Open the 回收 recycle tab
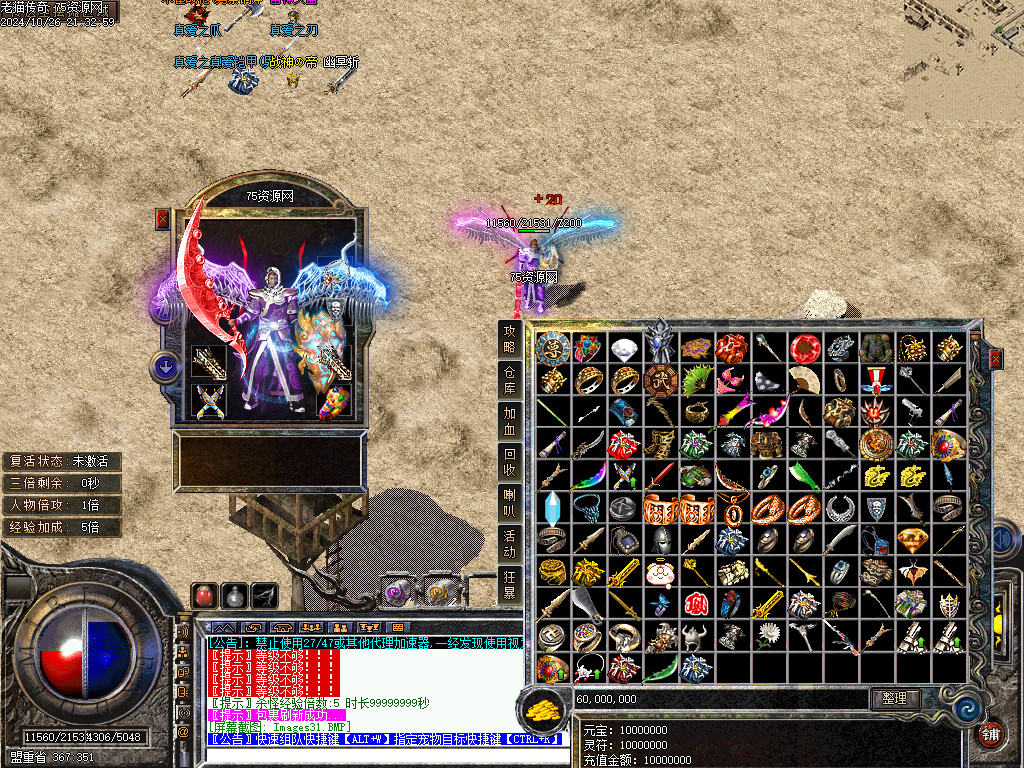The image size is (1024, 768). point(510,462)
